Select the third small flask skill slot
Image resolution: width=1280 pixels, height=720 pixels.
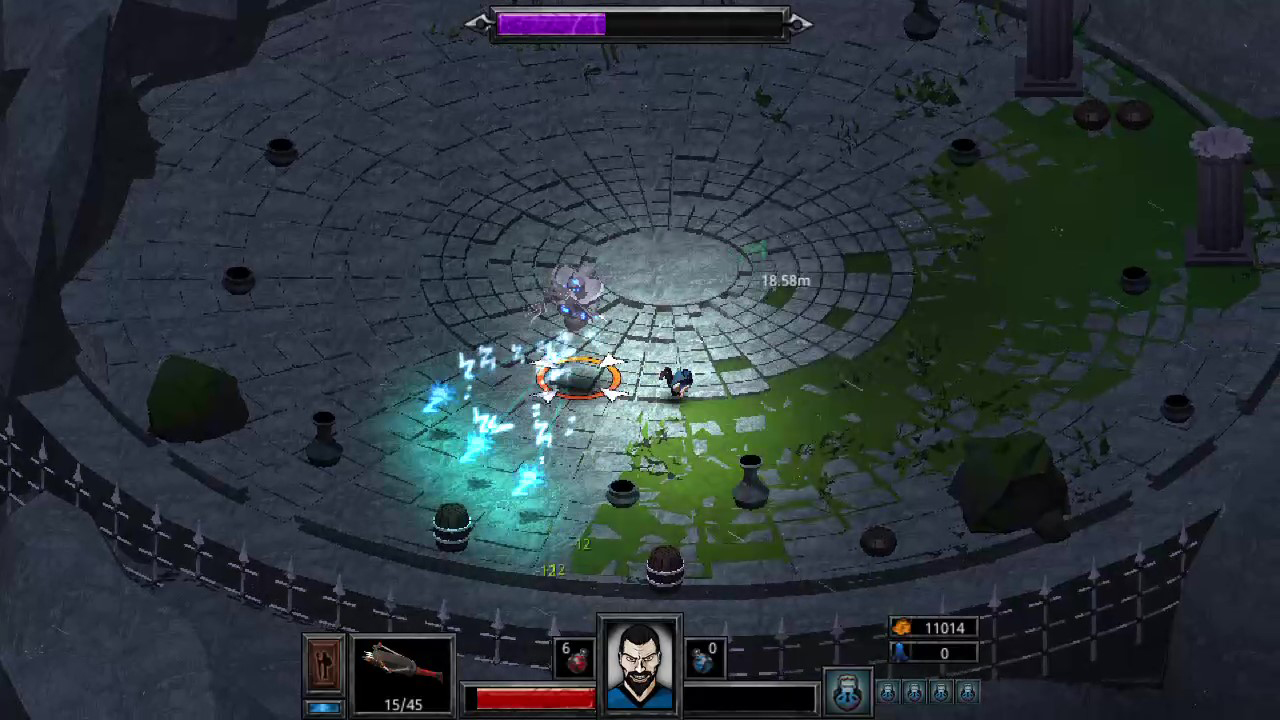pyautogui.click(x=940, y=691)
